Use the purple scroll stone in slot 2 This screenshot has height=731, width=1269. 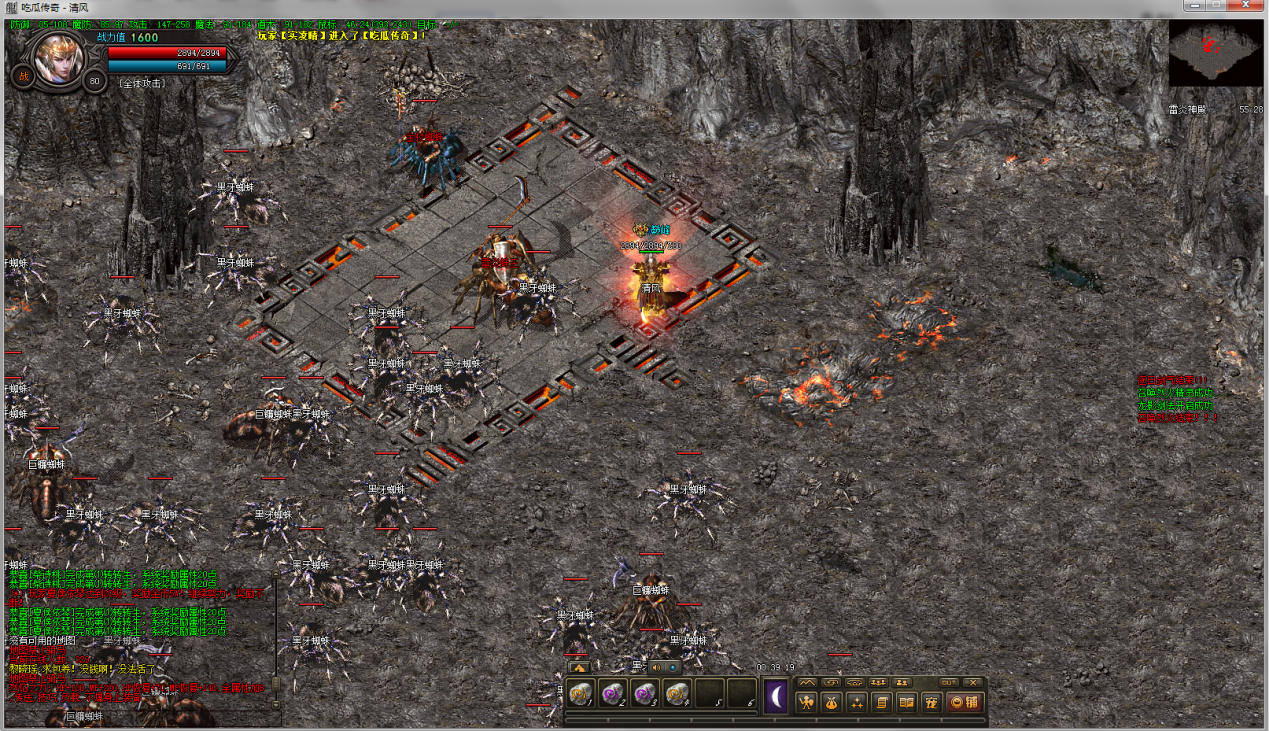click(613, 693)
